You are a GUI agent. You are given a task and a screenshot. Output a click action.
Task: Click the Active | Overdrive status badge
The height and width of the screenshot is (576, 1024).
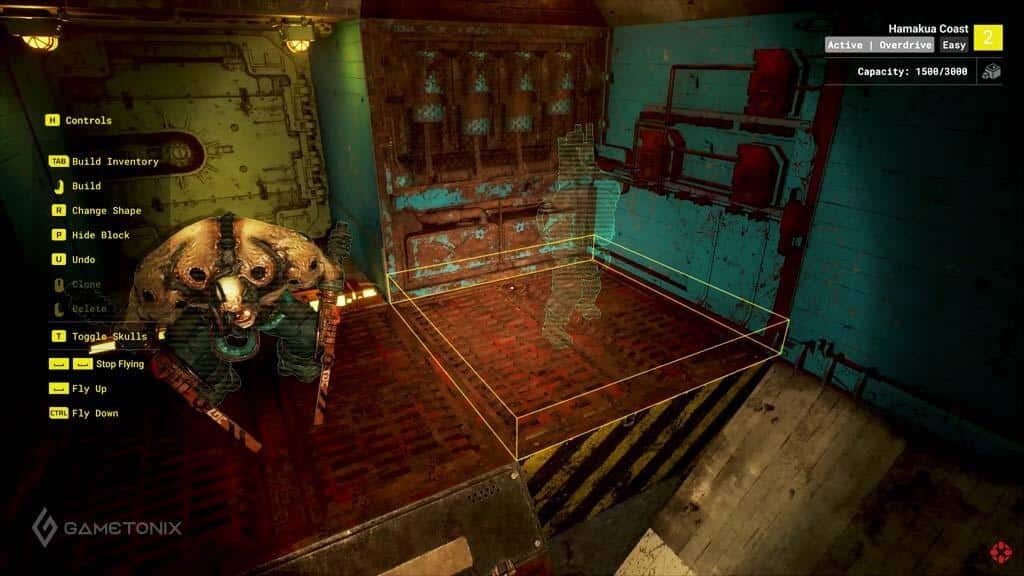coord(880,45)
